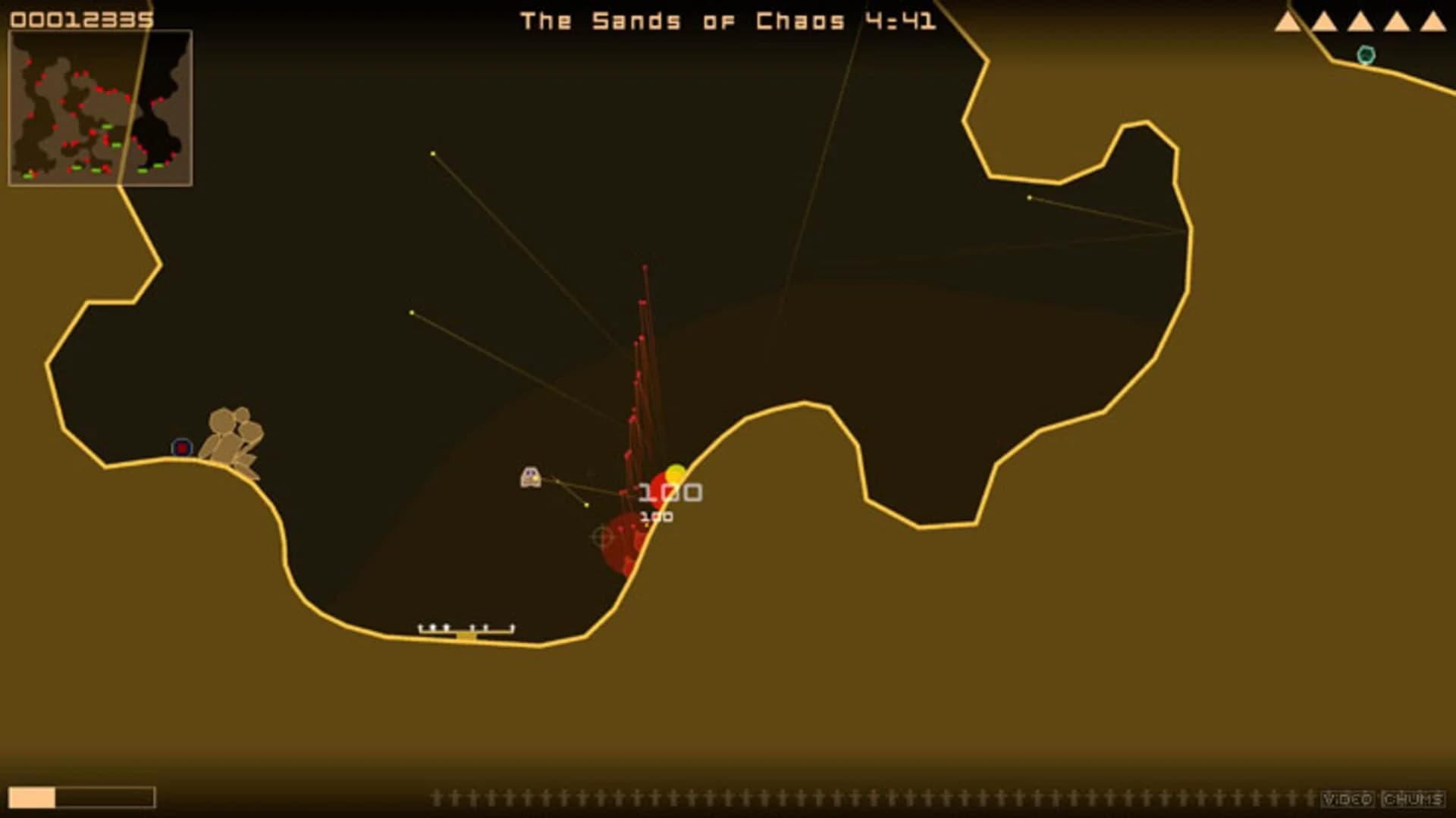Screen dimensions: 1456x818
Task: Click the player ship sprite mid-screen
Action: [x=529, y=476]
